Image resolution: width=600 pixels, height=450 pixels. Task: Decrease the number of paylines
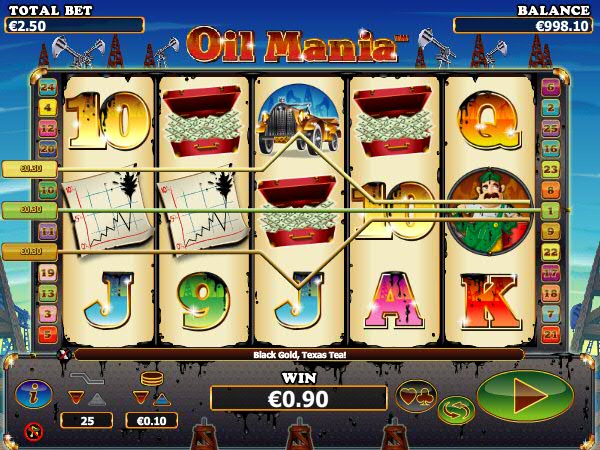75,398
